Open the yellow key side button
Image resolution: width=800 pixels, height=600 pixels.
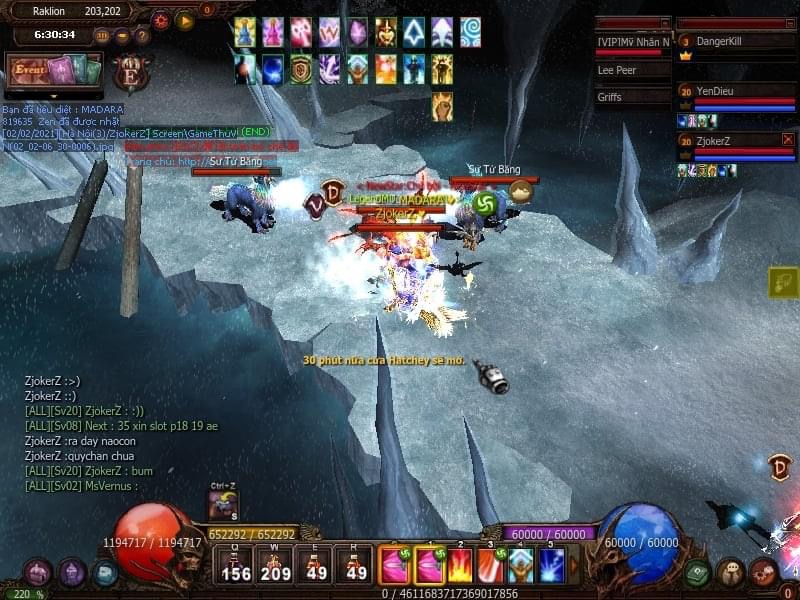783,283
